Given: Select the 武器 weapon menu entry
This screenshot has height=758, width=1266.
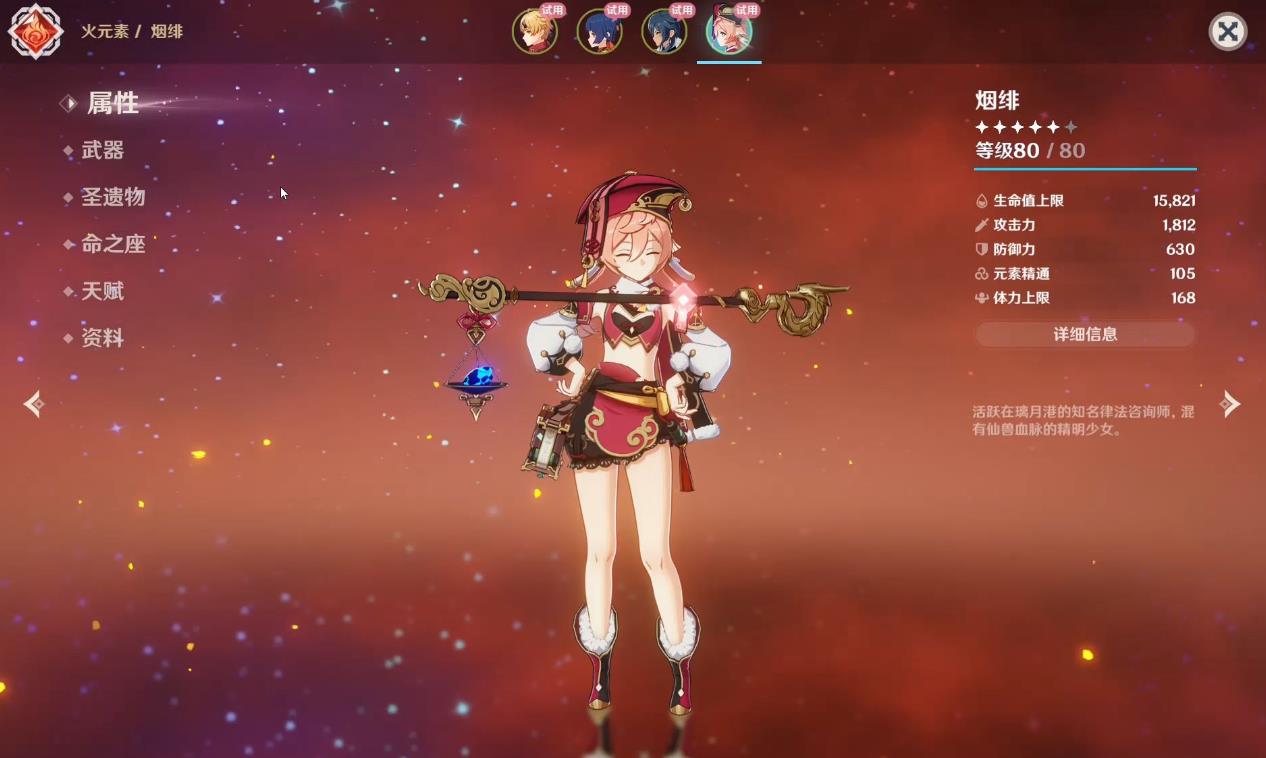Looking at the screenshot, I should point(103,150).
